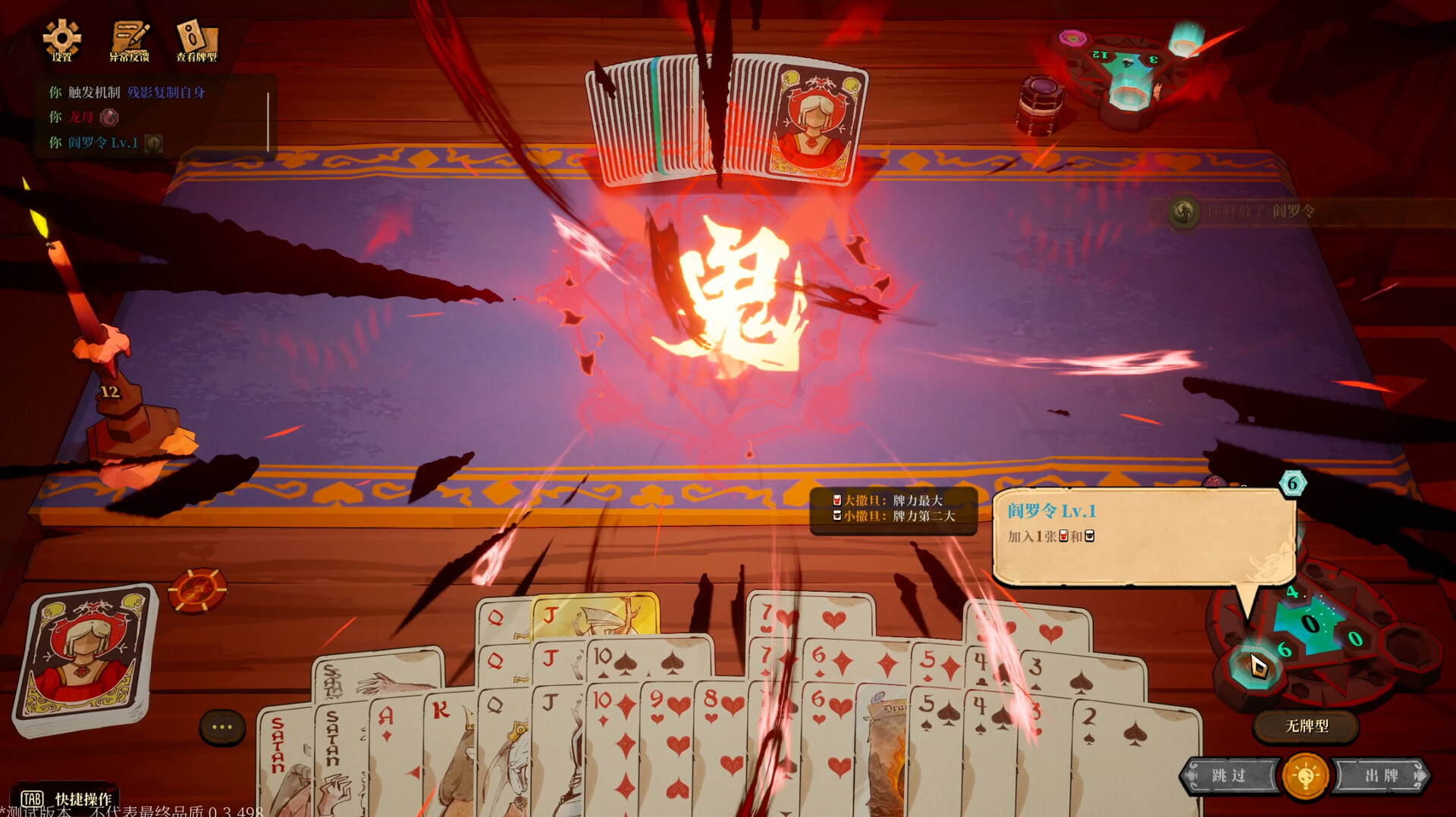Click the lightbulb hint icon between action buttons
The height and width of the screenshot is (817, 1456).
1304,775
